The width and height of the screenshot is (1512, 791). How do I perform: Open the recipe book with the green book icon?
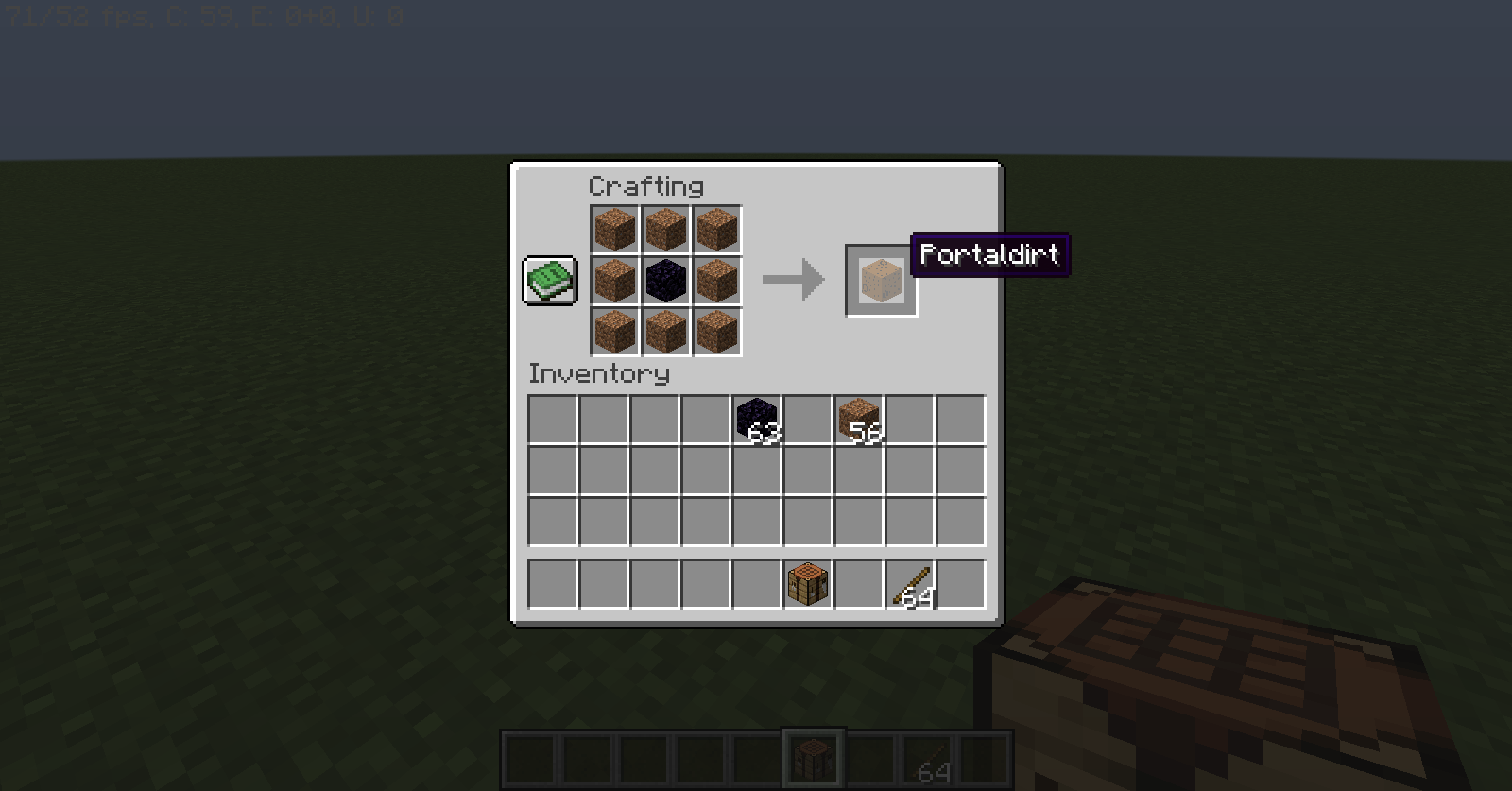tap(549, 278)
